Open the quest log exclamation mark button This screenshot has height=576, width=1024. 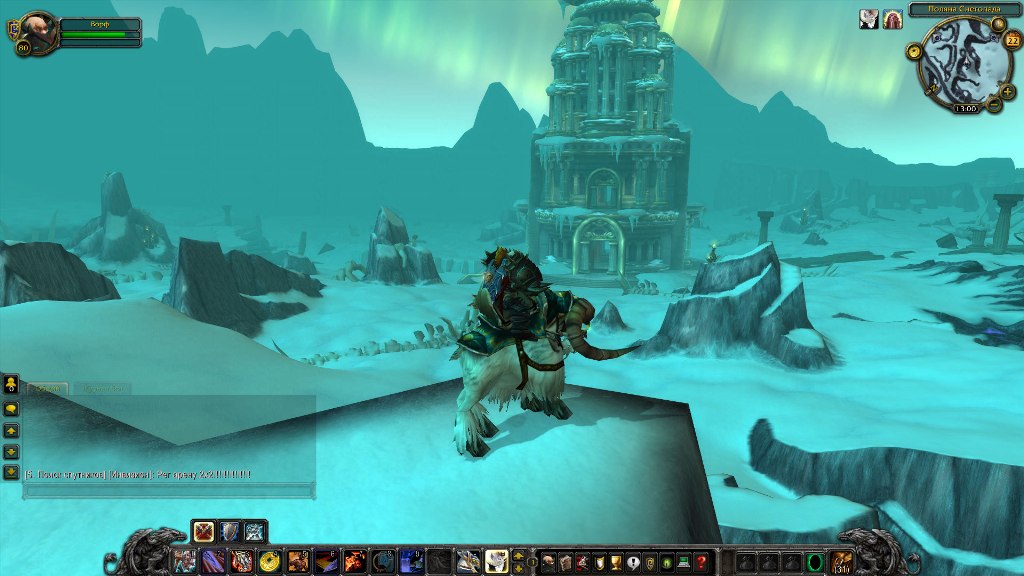click(633, 562)
